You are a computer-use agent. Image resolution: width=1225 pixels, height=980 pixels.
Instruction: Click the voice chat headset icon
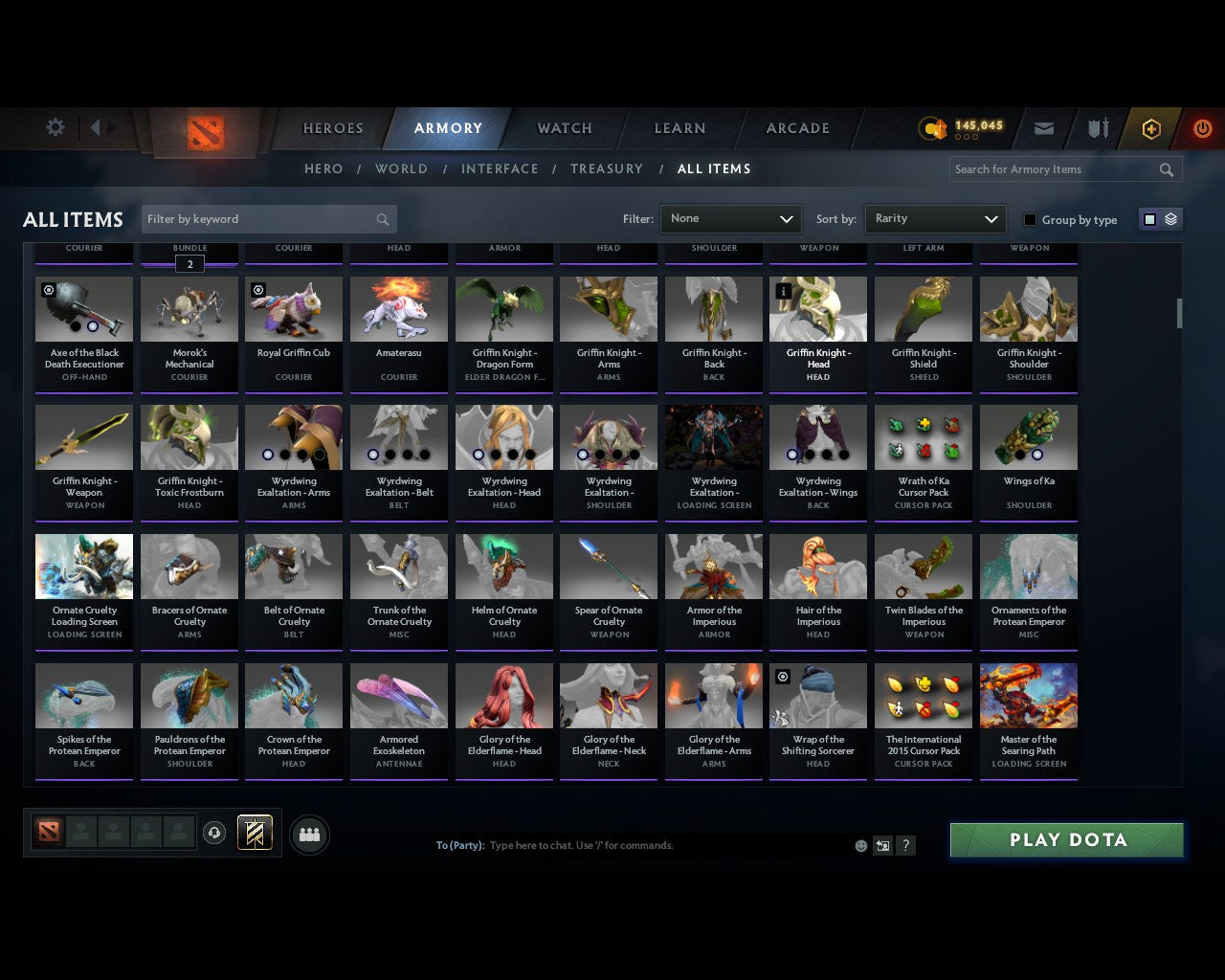click(214, 832)
